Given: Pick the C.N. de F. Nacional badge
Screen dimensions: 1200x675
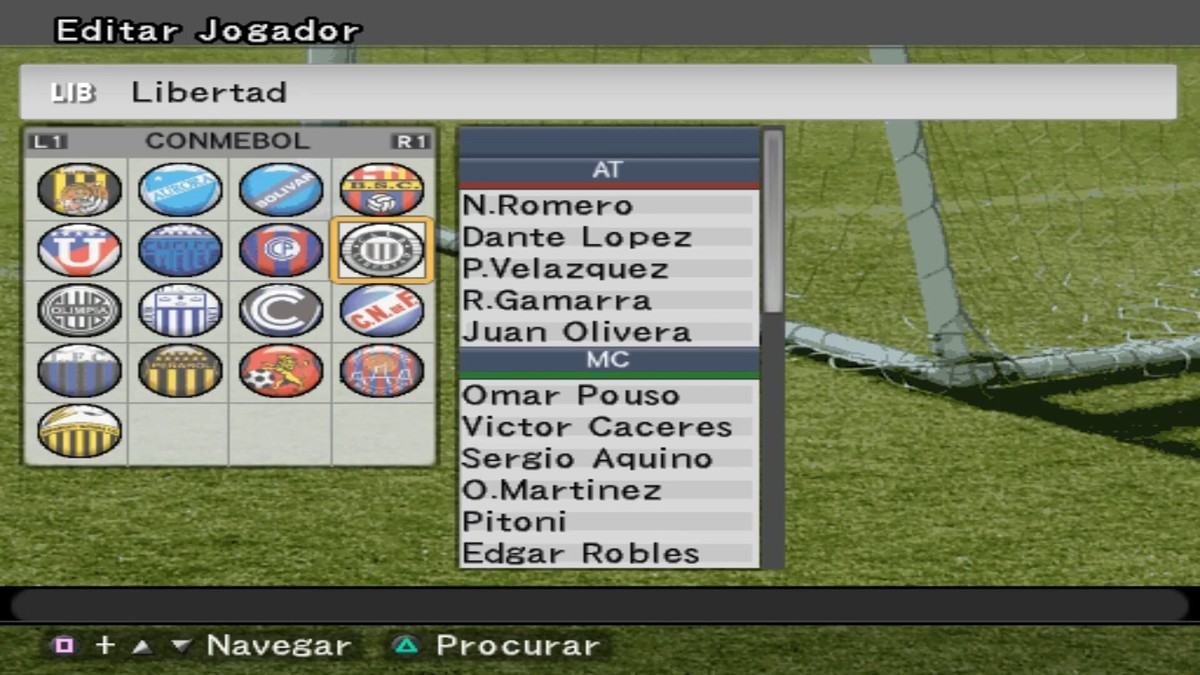Looking at the screenshot, I should tap(382, 310).
